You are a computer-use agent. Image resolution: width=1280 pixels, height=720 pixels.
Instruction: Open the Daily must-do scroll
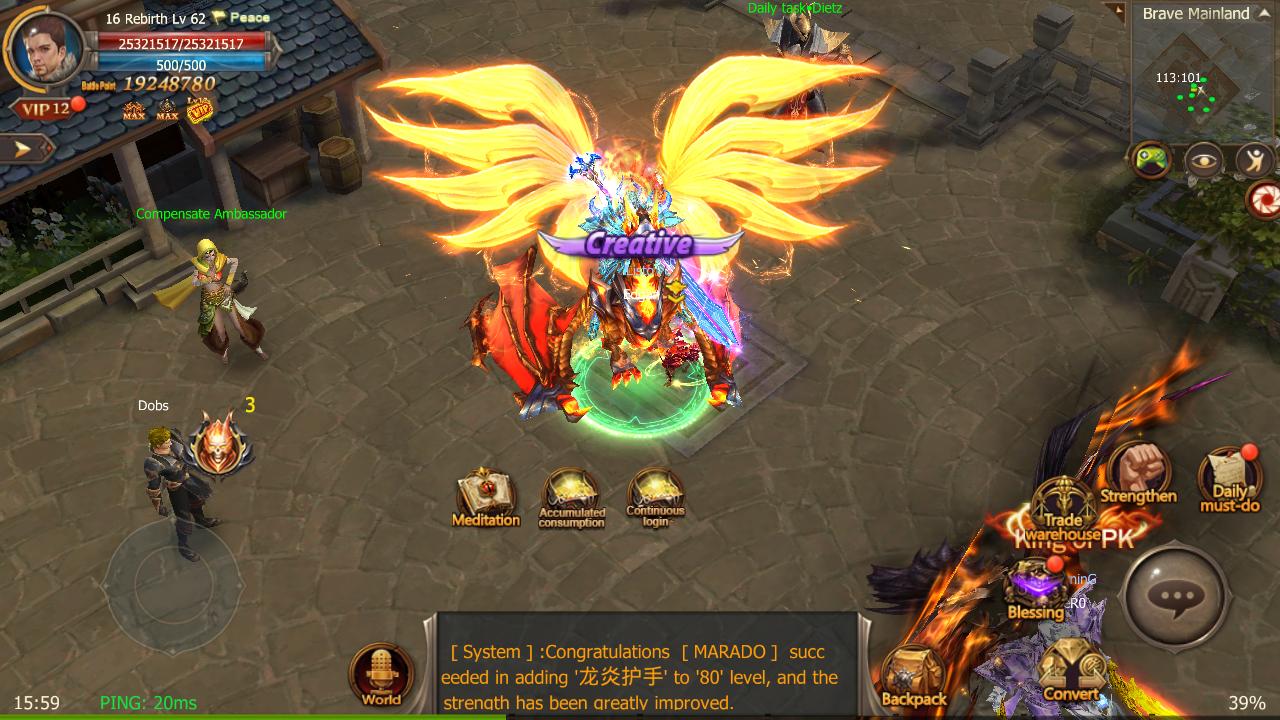point(1229,478)
